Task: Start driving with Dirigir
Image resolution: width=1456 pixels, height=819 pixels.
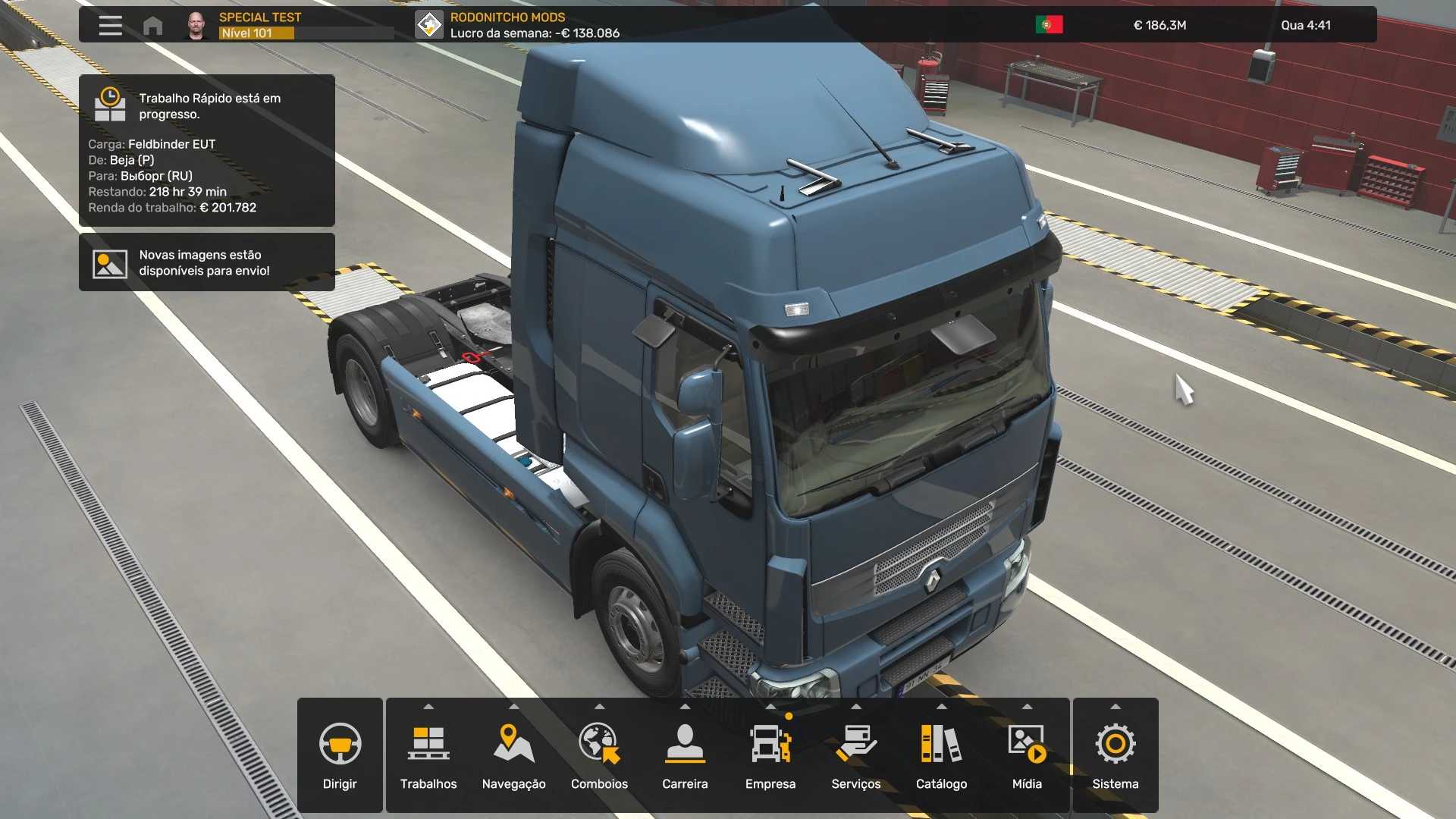Action: coord(340,755)
